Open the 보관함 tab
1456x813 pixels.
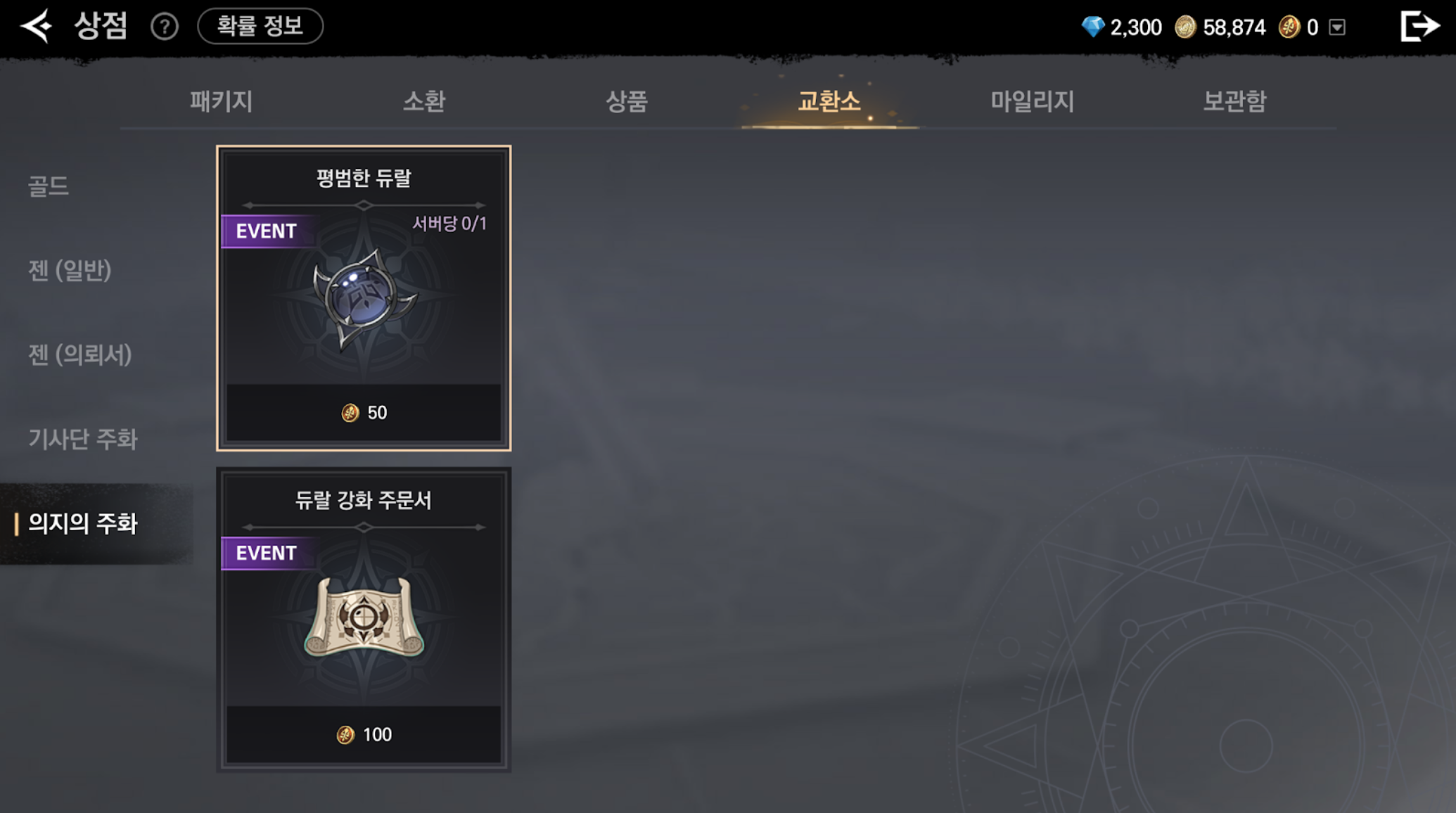click(x=1234, y=101)
